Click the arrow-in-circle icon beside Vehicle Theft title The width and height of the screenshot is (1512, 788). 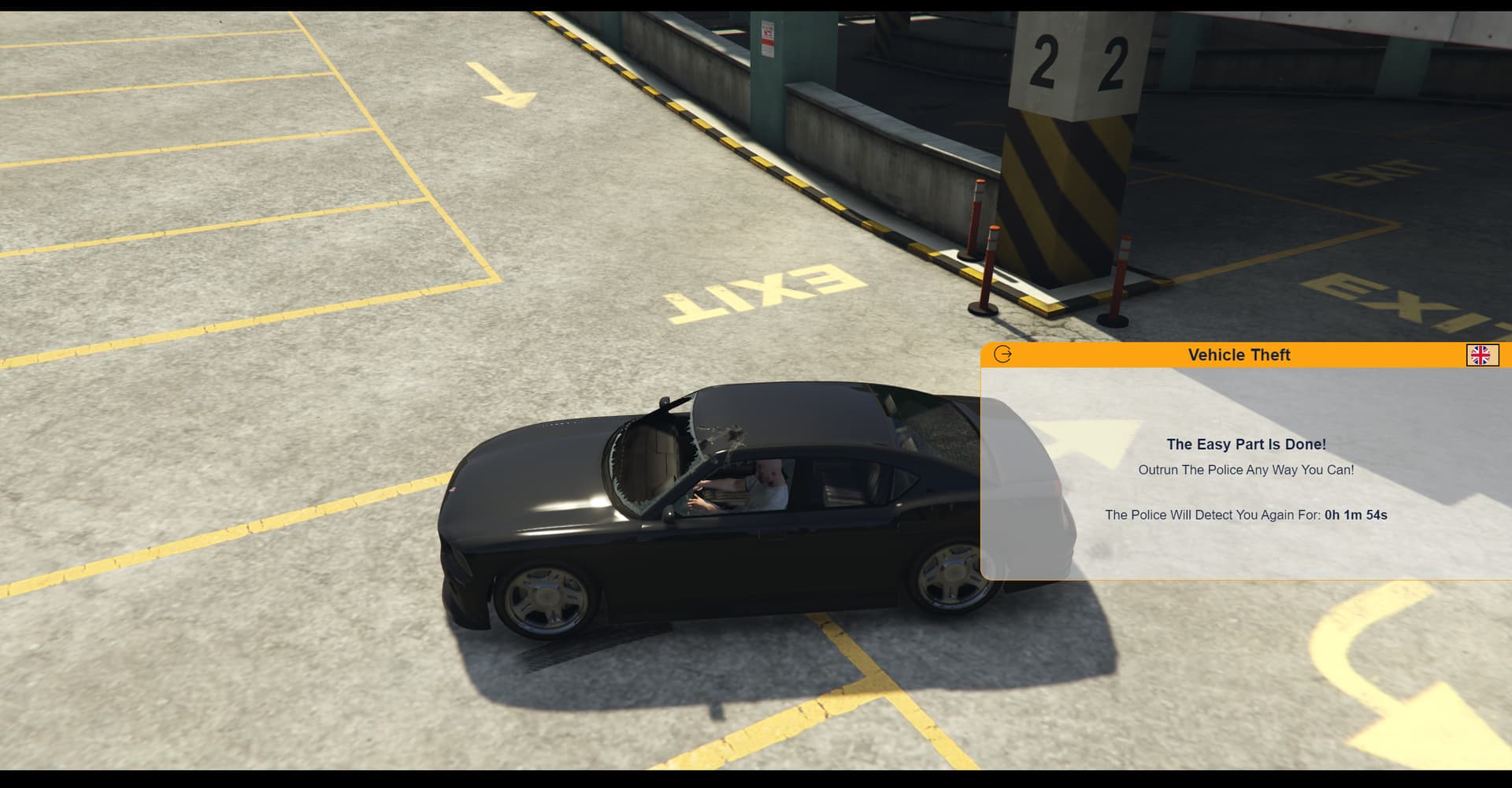1002,355
